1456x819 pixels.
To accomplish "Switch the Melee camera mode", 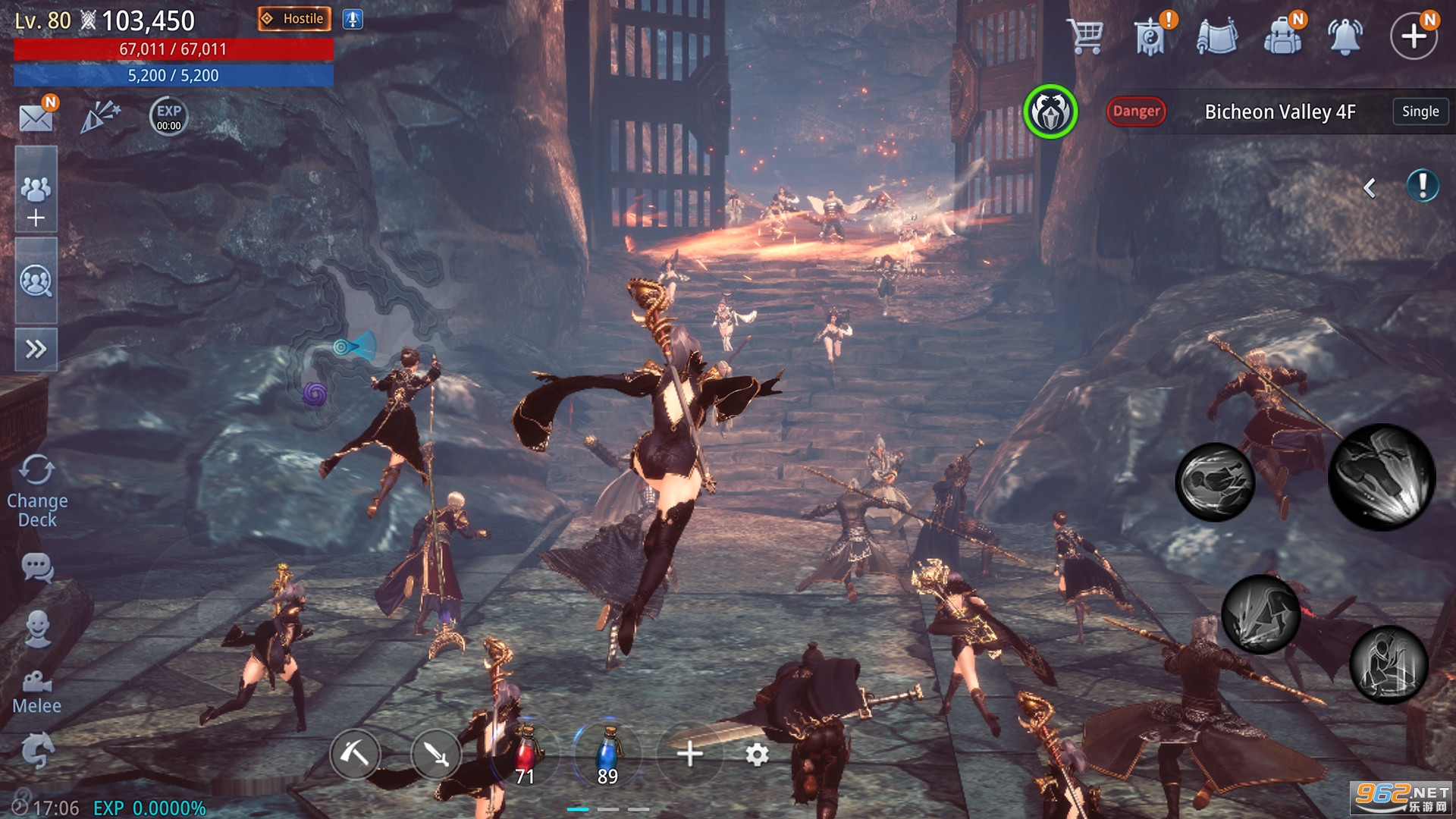I will (36, 692).
